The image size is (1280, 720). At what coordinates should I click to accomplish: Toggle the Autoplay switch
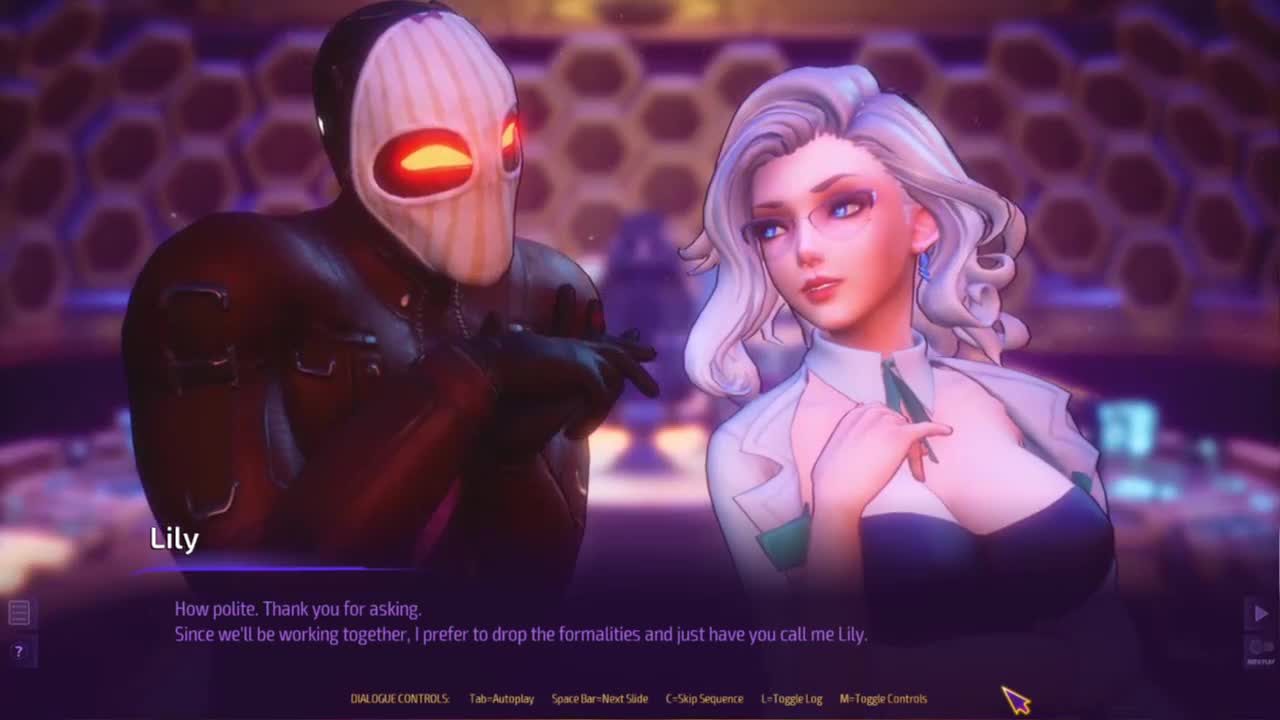1260,649
